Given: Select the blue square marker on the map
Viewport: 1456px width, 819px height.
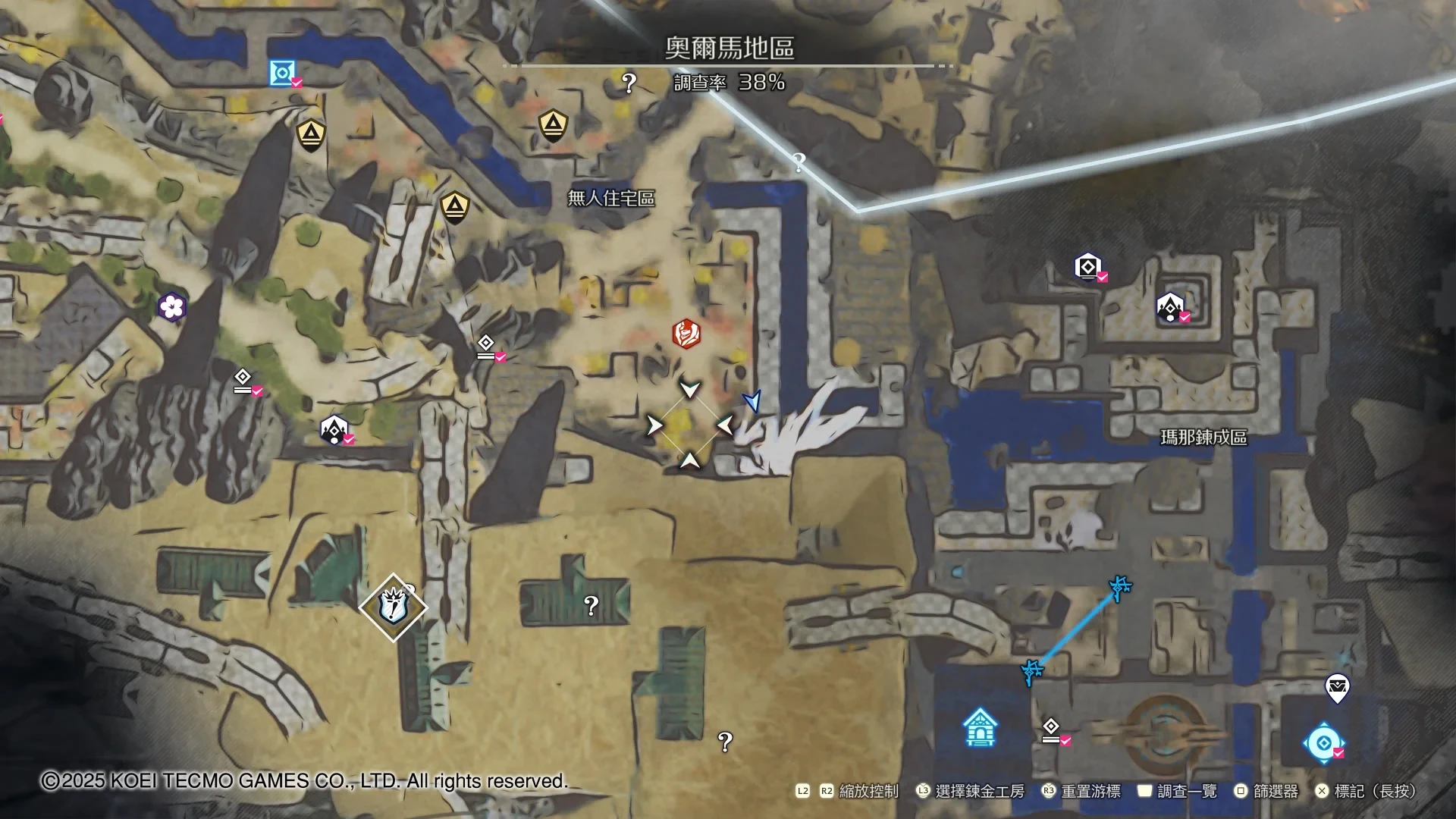Looking at the screenshot, I should click(x=282, y=74).
